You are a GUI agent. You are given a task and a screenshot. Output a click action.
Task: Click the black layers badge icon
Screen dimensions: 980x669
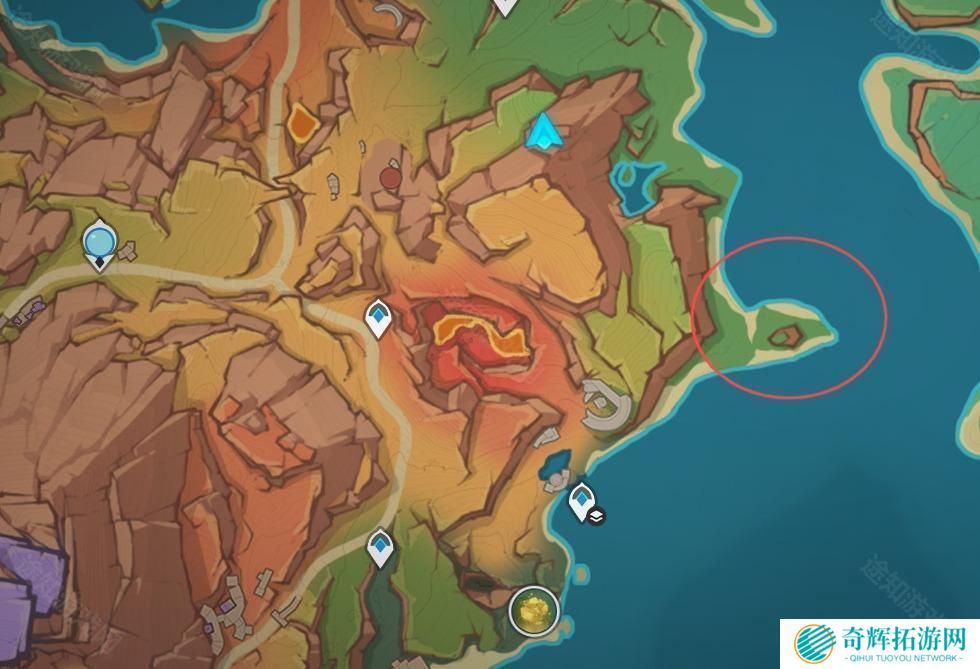point(597,516)
